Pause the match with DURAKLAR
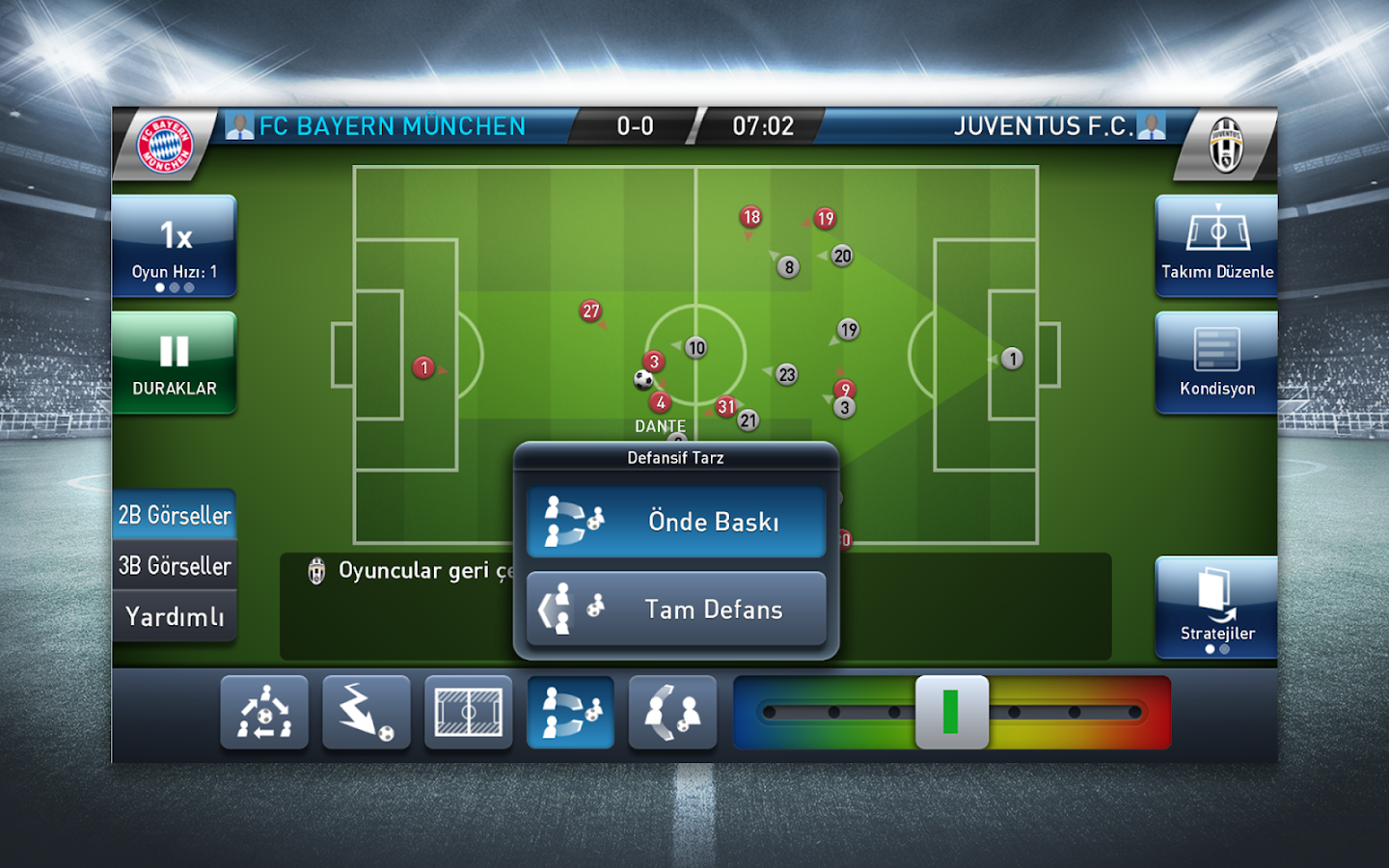Viewport: 1389px width, 868px height. pyautogui.click(x=175, y=364)
